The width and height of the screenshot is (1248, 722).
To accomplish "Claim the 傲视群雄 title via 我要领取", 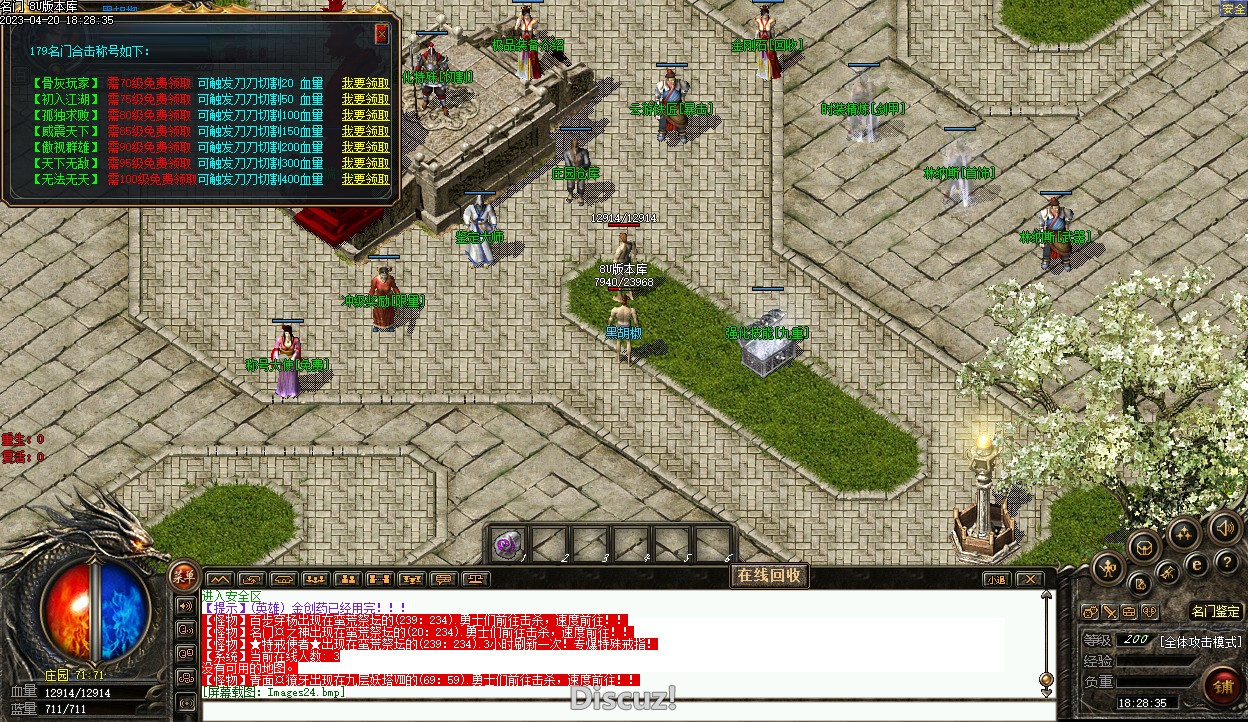I will (365, 147).
